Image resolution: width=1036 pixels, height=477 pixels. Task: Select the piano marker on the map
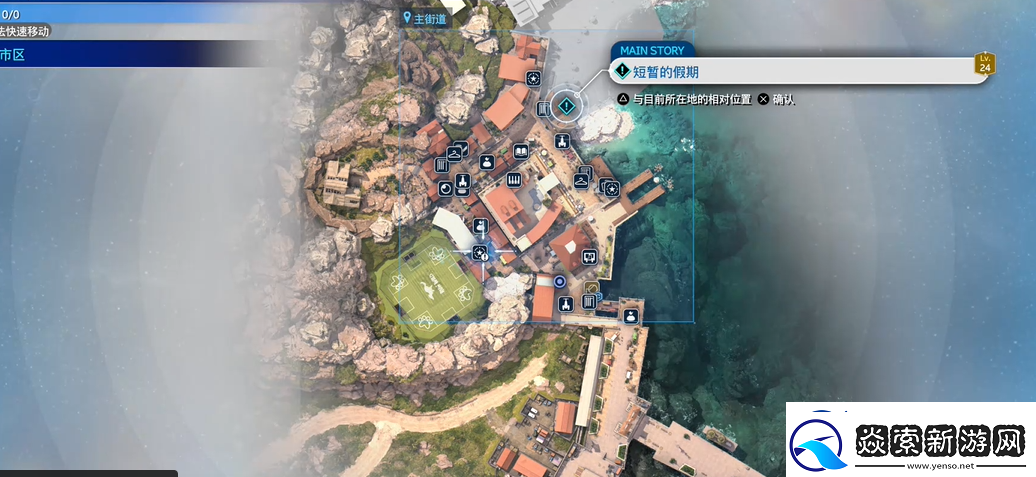click(515, 180)
